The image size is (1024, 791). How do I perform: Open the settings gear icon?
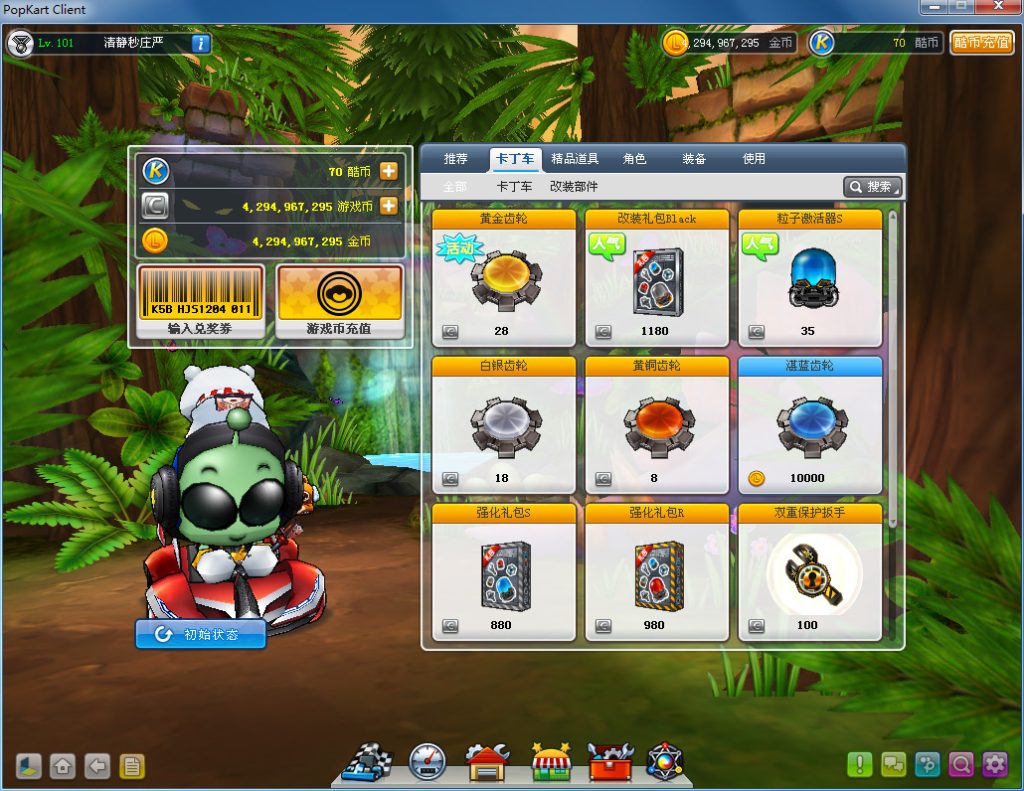(994, 765)
